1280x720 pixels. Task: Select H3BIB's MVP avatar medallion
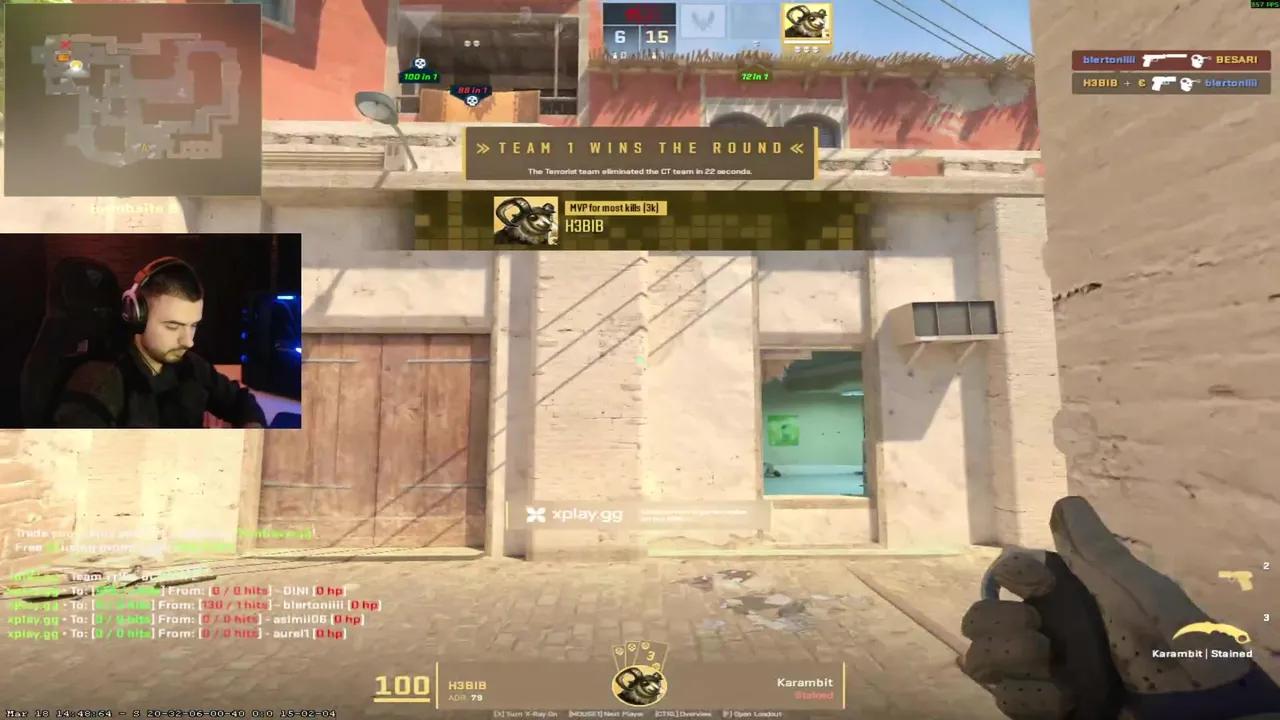point(525,218)
